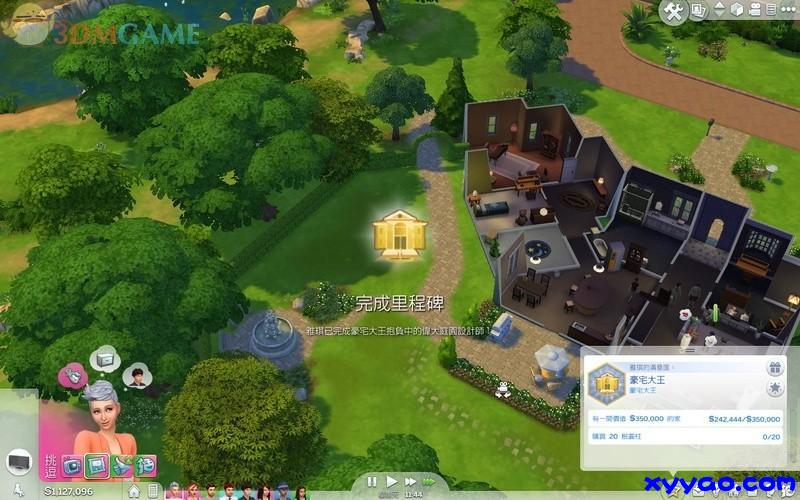Open the gift box rewards store button

774,369
